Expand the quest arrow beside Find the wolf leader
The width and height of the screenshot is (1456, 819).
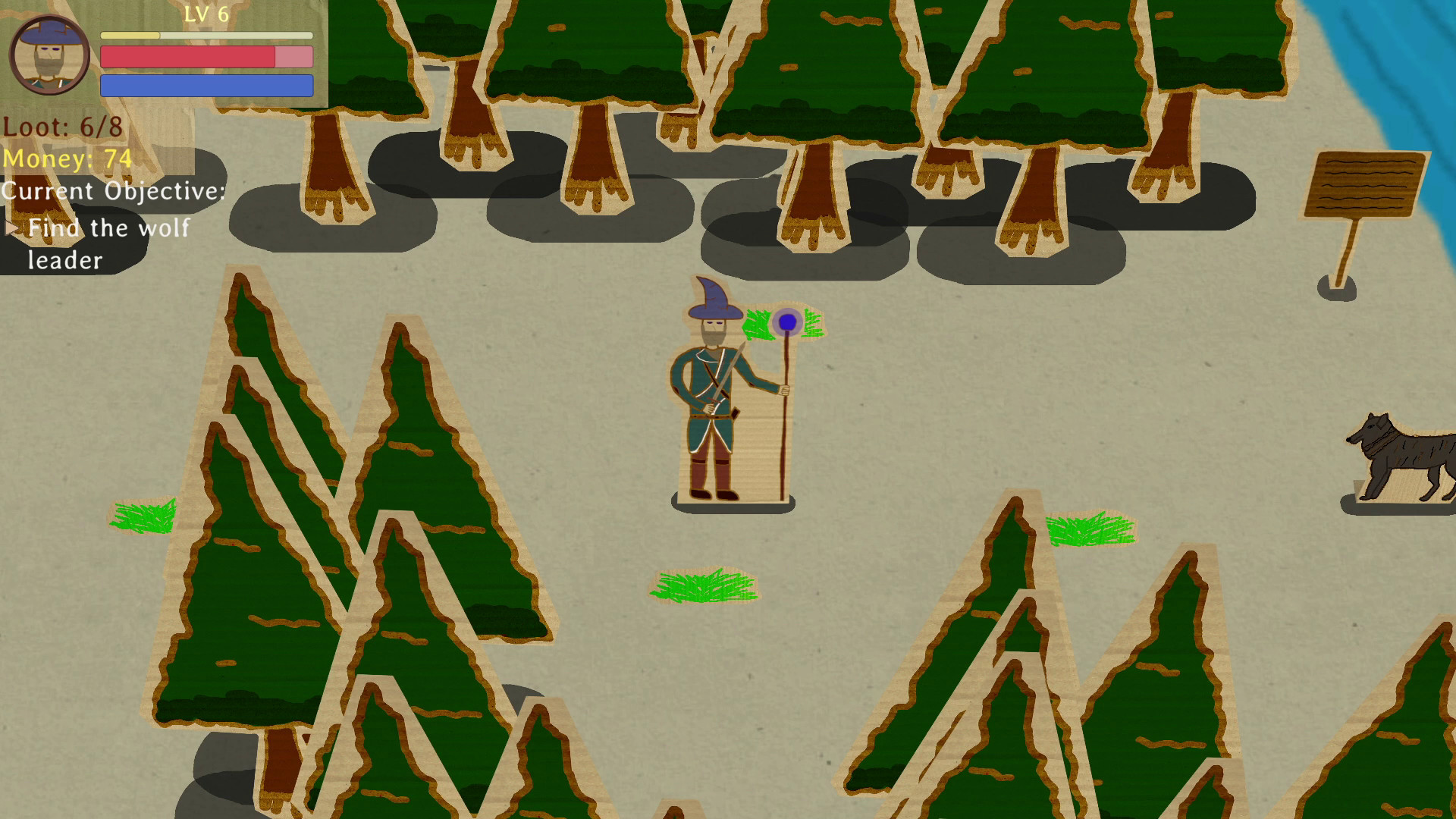tap(12, 227)
